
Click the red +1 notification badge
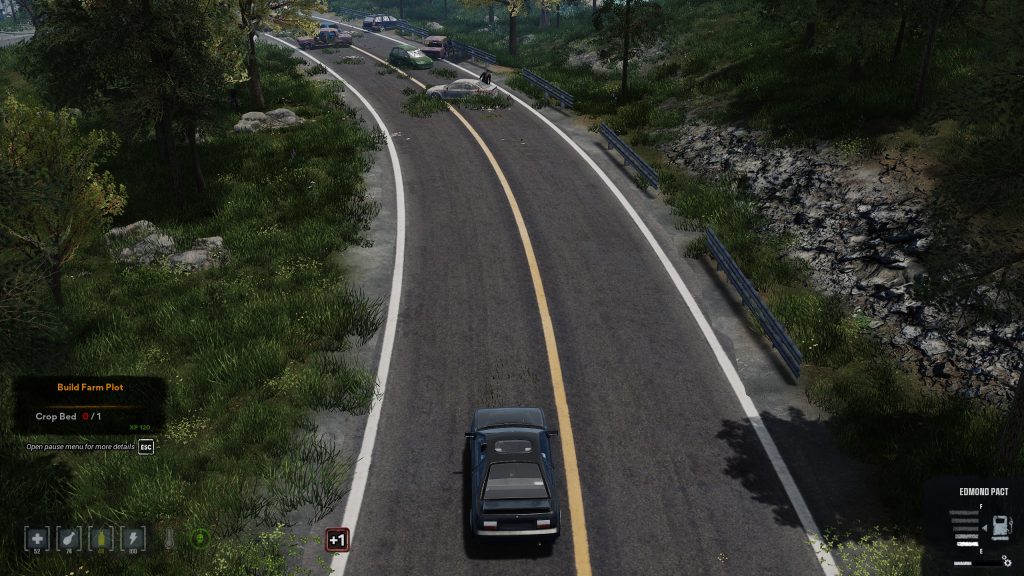(337, 540)
